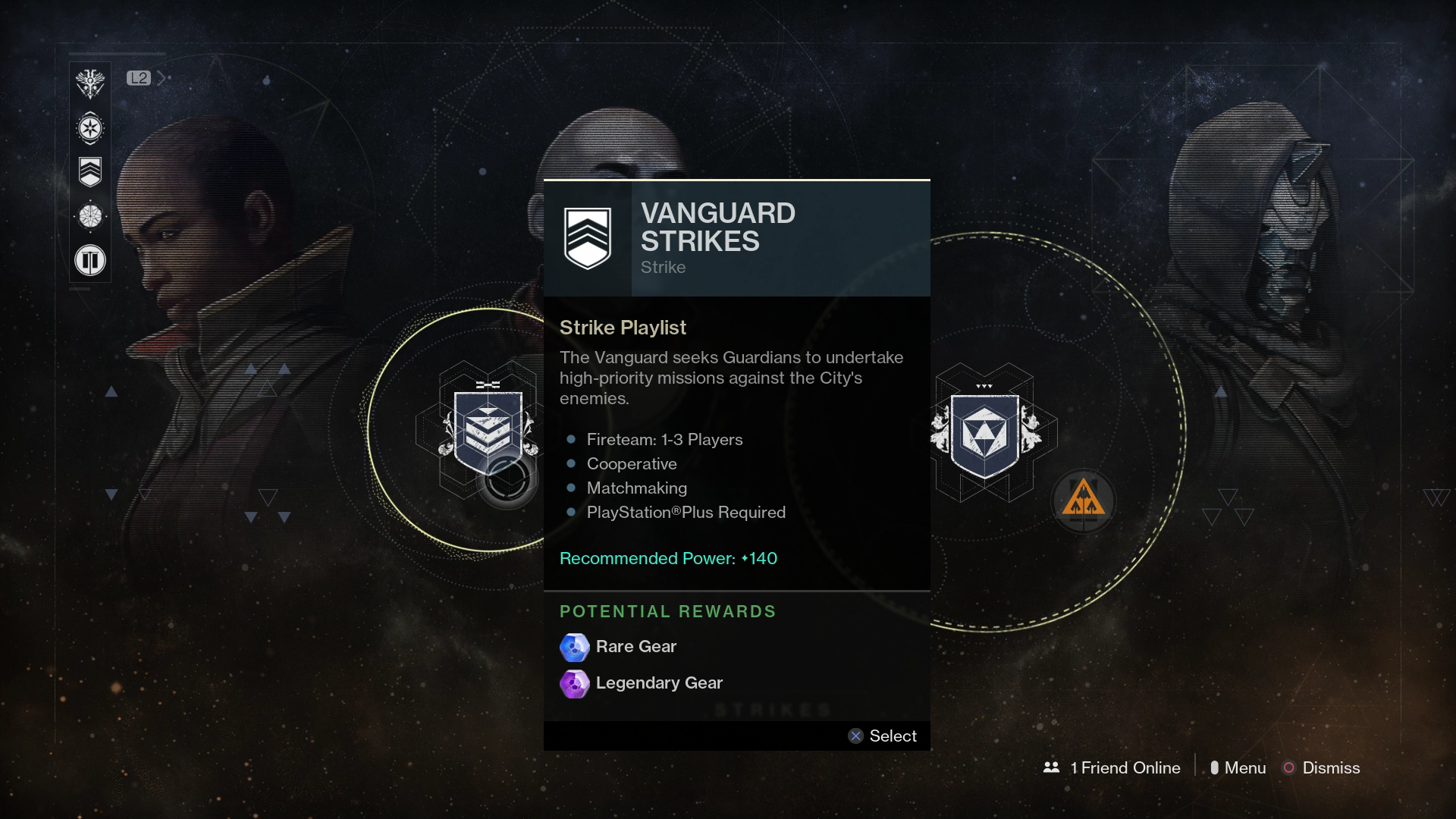Select the Vanguard chevron shield icon in sidebar
1456x819 pixels.
89,172
